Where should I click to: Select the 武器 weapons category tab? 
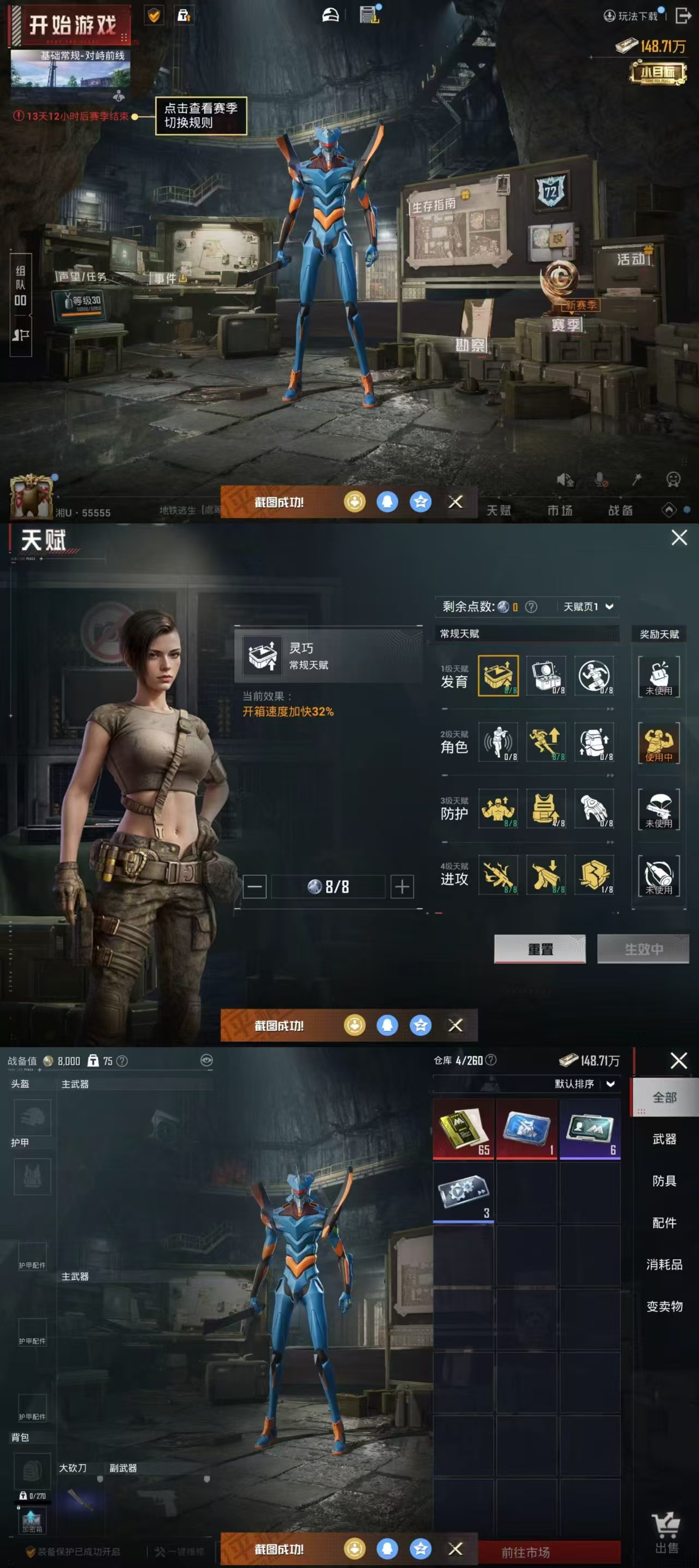click(664, 1139)
